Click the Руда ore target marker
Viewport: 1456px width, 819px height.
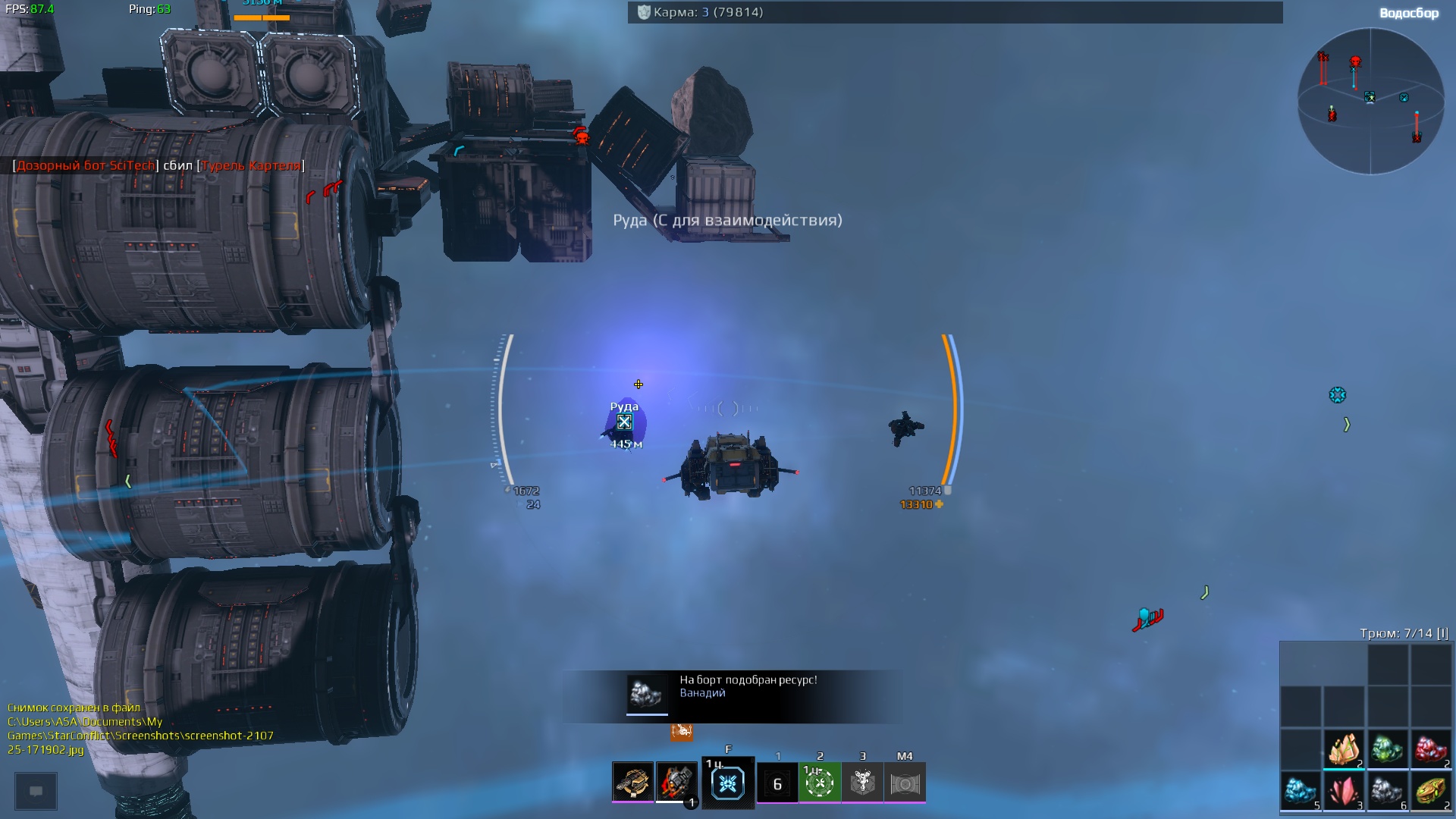pos(624,422)
